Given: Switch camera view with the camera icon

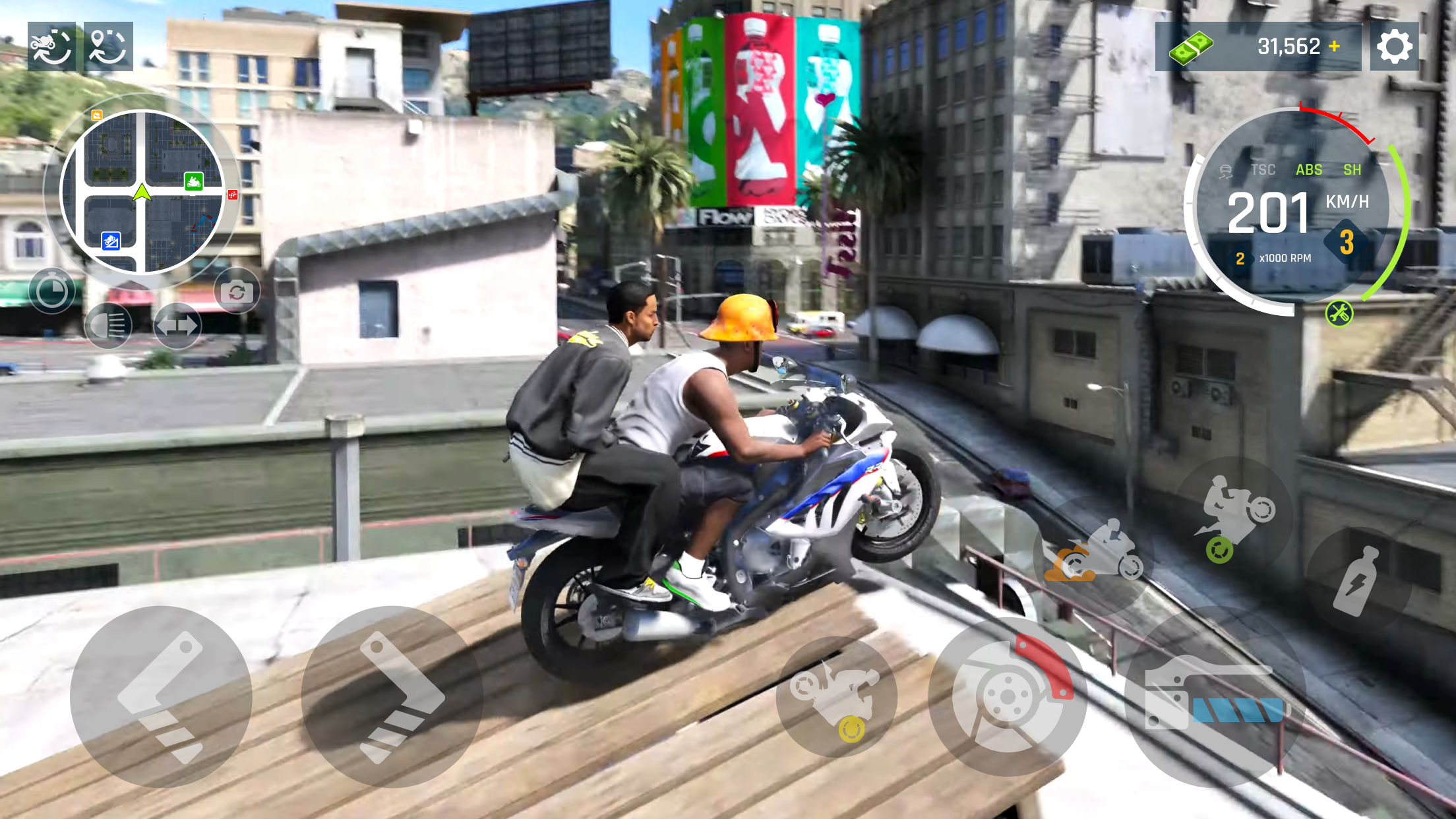Looking at the screenshot, I should coord(237,290).
